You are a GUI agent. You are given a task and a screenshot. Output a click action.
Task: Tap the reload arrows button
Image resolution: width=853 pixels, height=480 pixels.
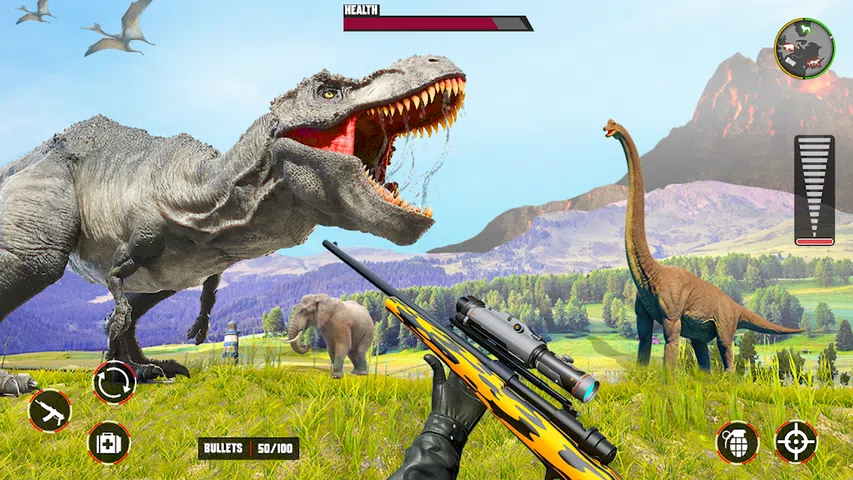tap(113, 382)
